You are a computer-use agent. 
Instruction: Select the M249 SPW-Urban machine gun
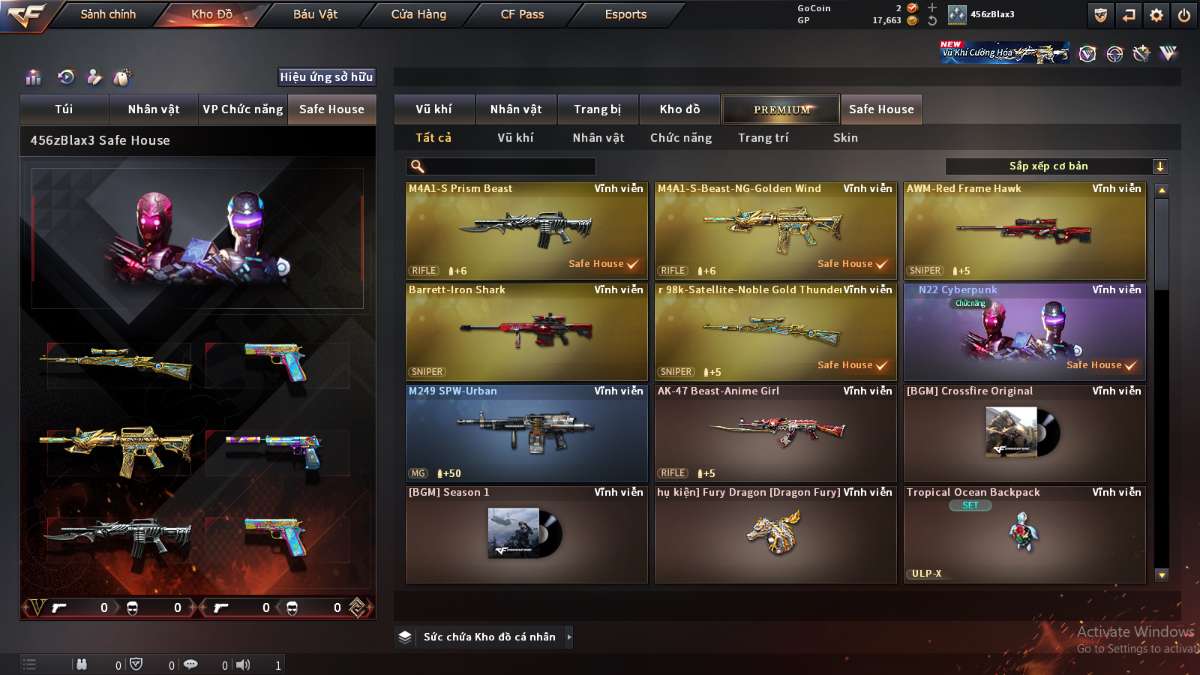526,433
